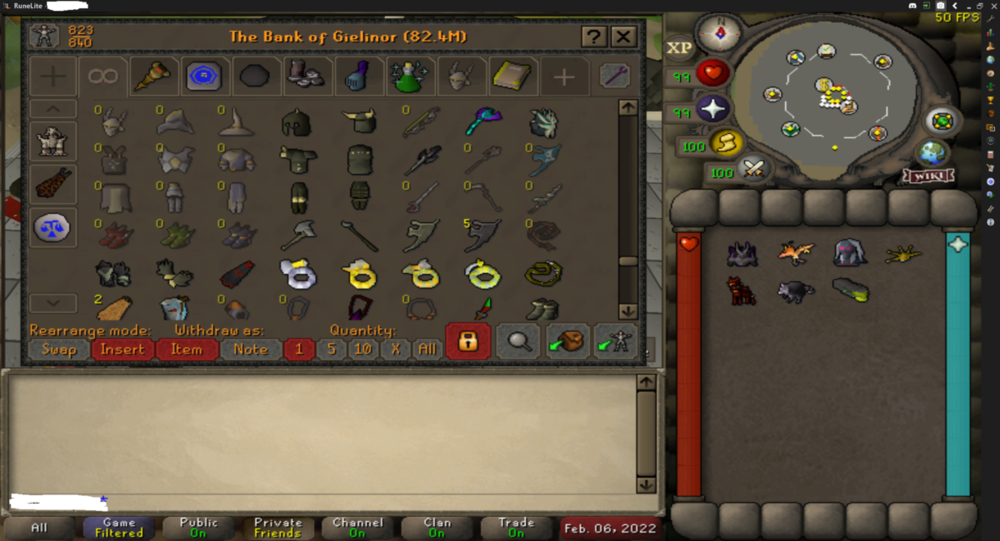Click the compass above the minimap
This screenshot has width=1000, height=541.
[x=718, y=33]
